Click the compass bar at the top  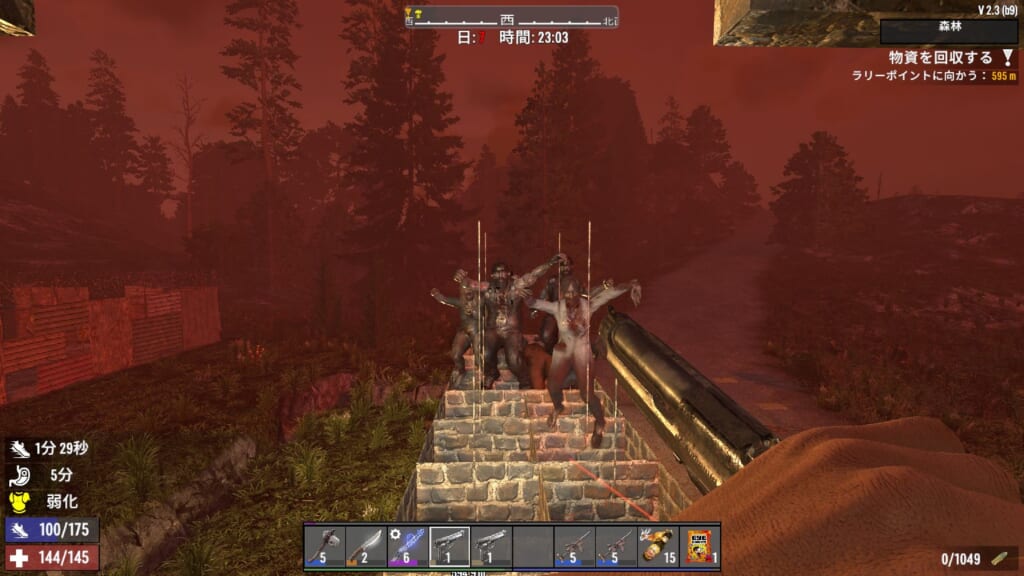[x=511, y=17]
